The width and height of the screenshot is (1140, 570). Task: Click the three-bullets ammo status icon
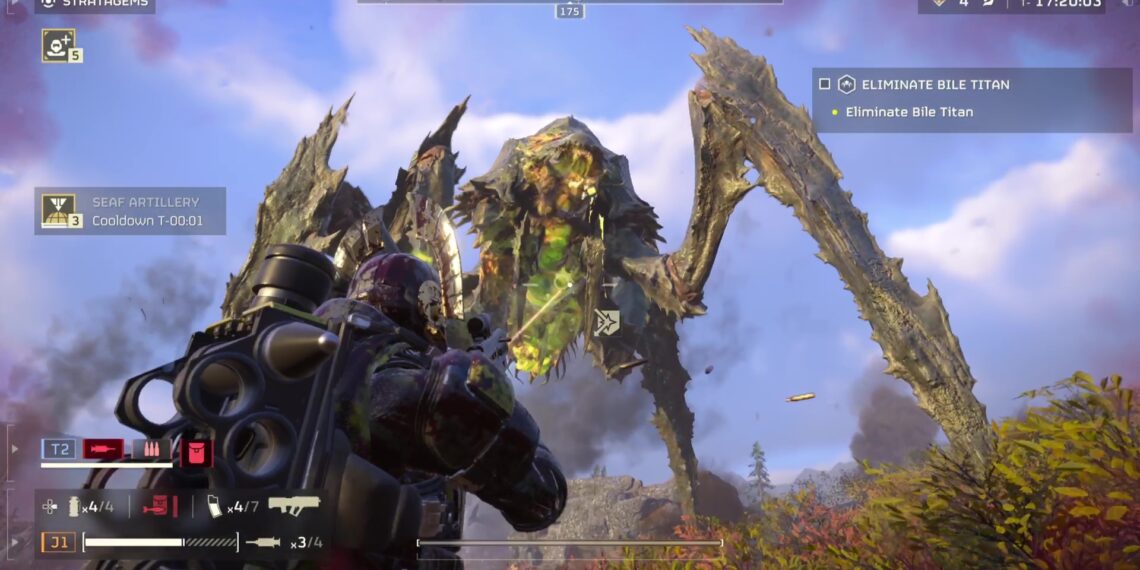pyautogui.click(x=151, y=449)
